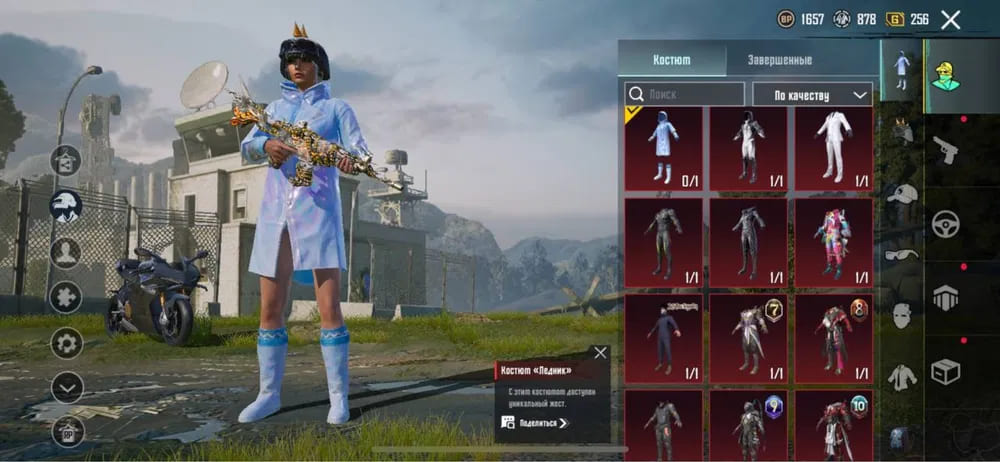Select the blue Ледник coat costume
Viewport: 1000px width, 462px height.
pyautogui.click(x=663, y=148)
